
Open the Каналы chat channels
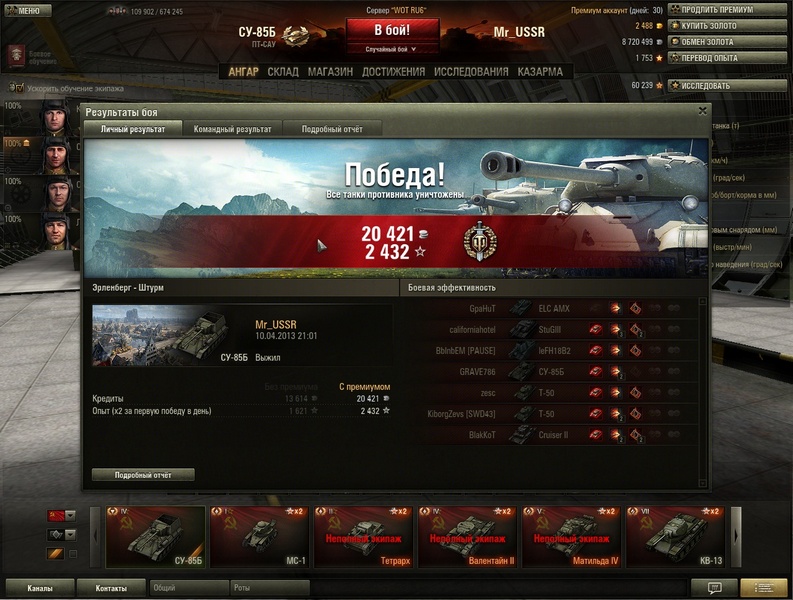tap(40, 588)
